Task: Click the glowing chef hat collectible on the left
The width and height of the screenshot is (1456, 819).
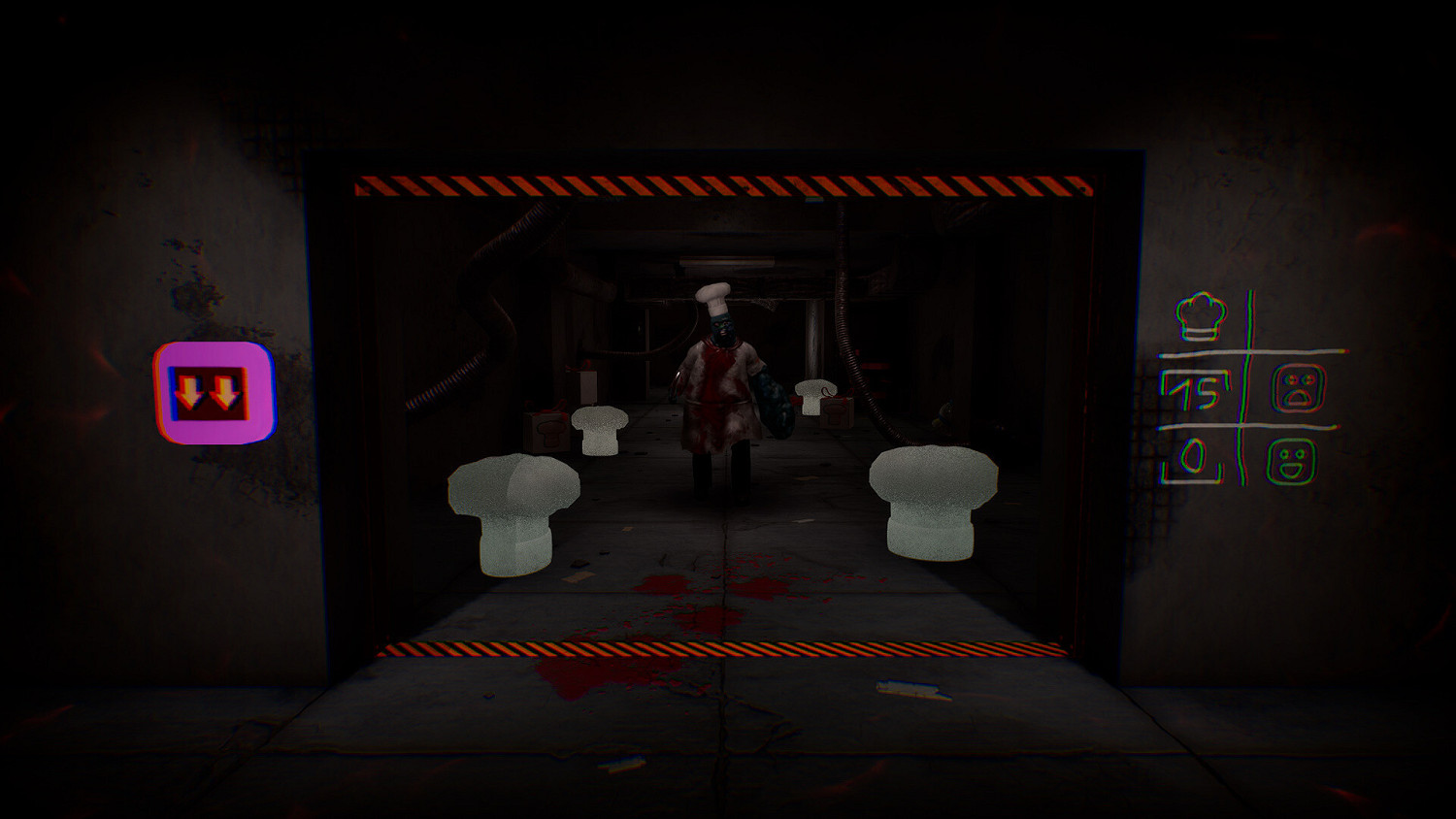Action: pyautogui.click(x=513, y=509)
